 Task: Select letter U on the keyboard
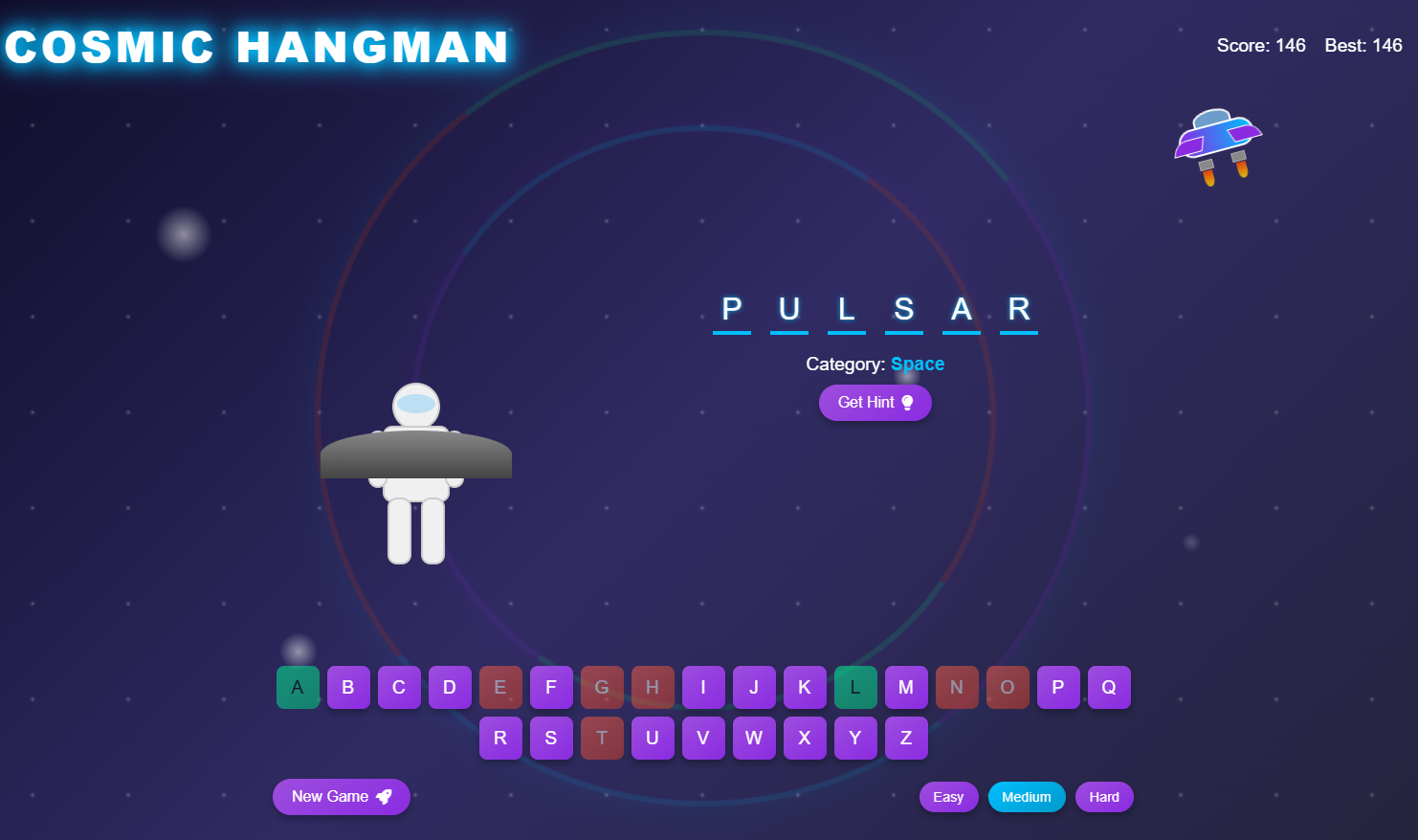point(653,738)
